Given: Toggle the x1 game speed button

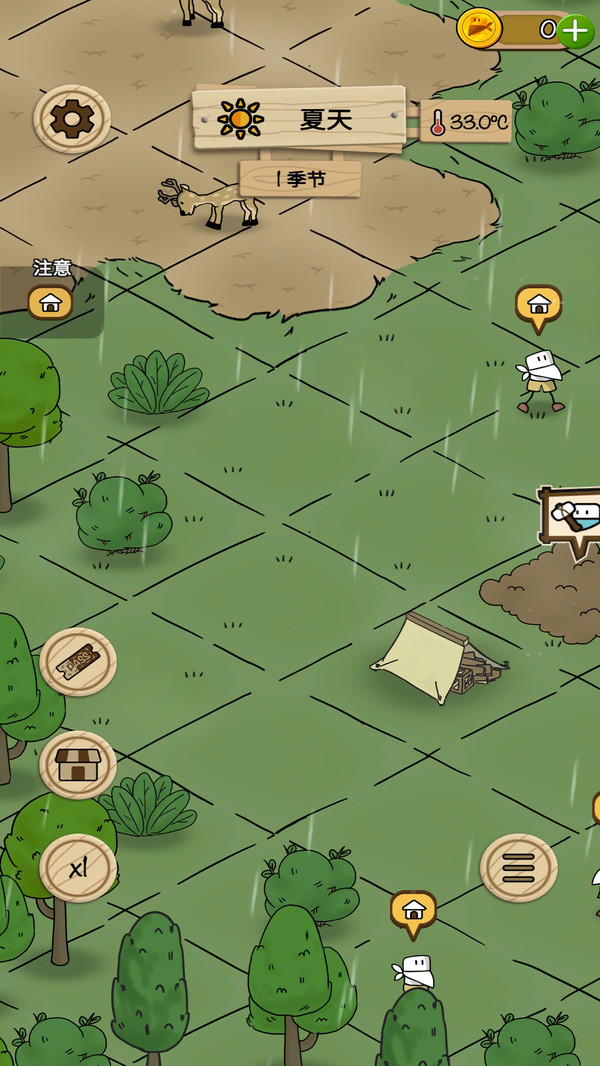Looking at the screenshot, I should 78,868.
